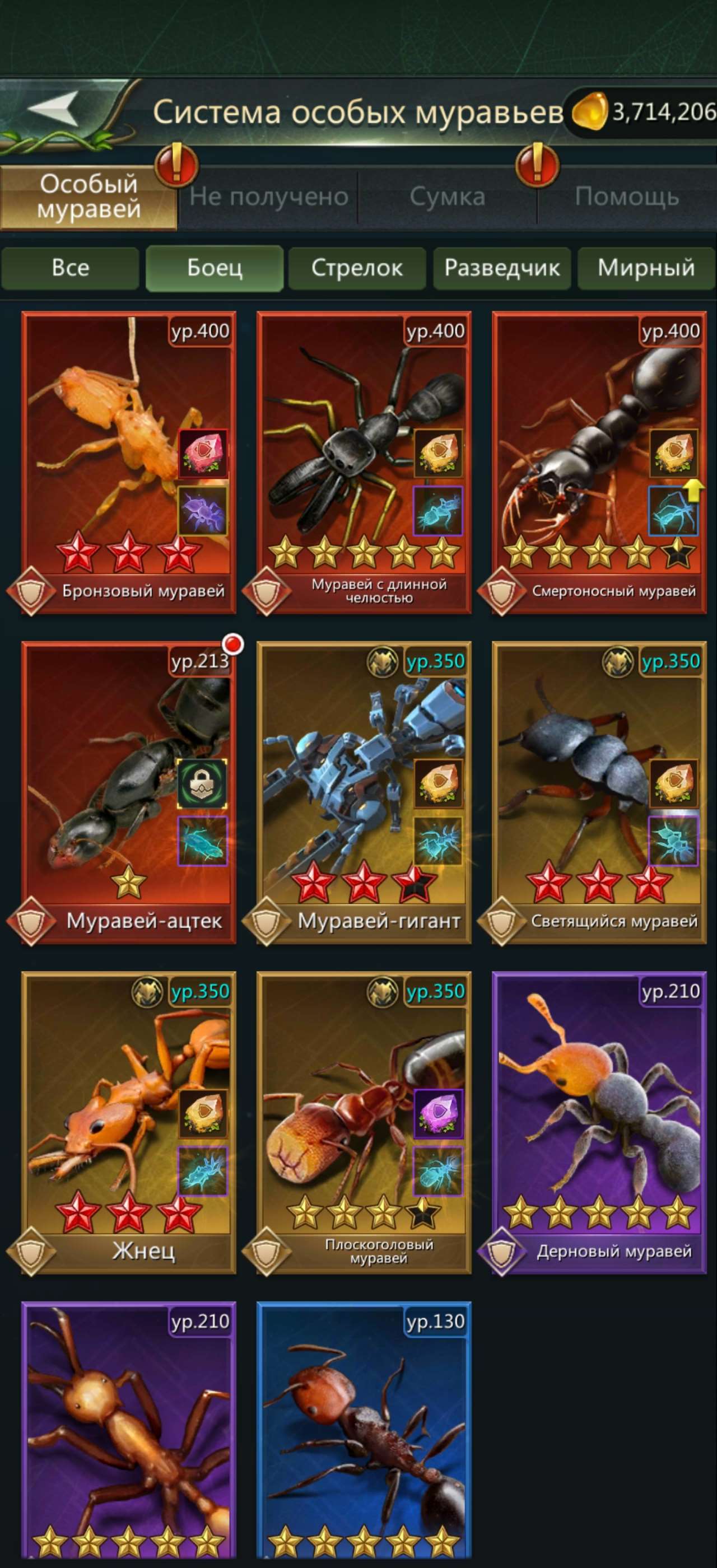Open the Помощь section
Viewport: 717px width, 1568px height.
point(628,196)
